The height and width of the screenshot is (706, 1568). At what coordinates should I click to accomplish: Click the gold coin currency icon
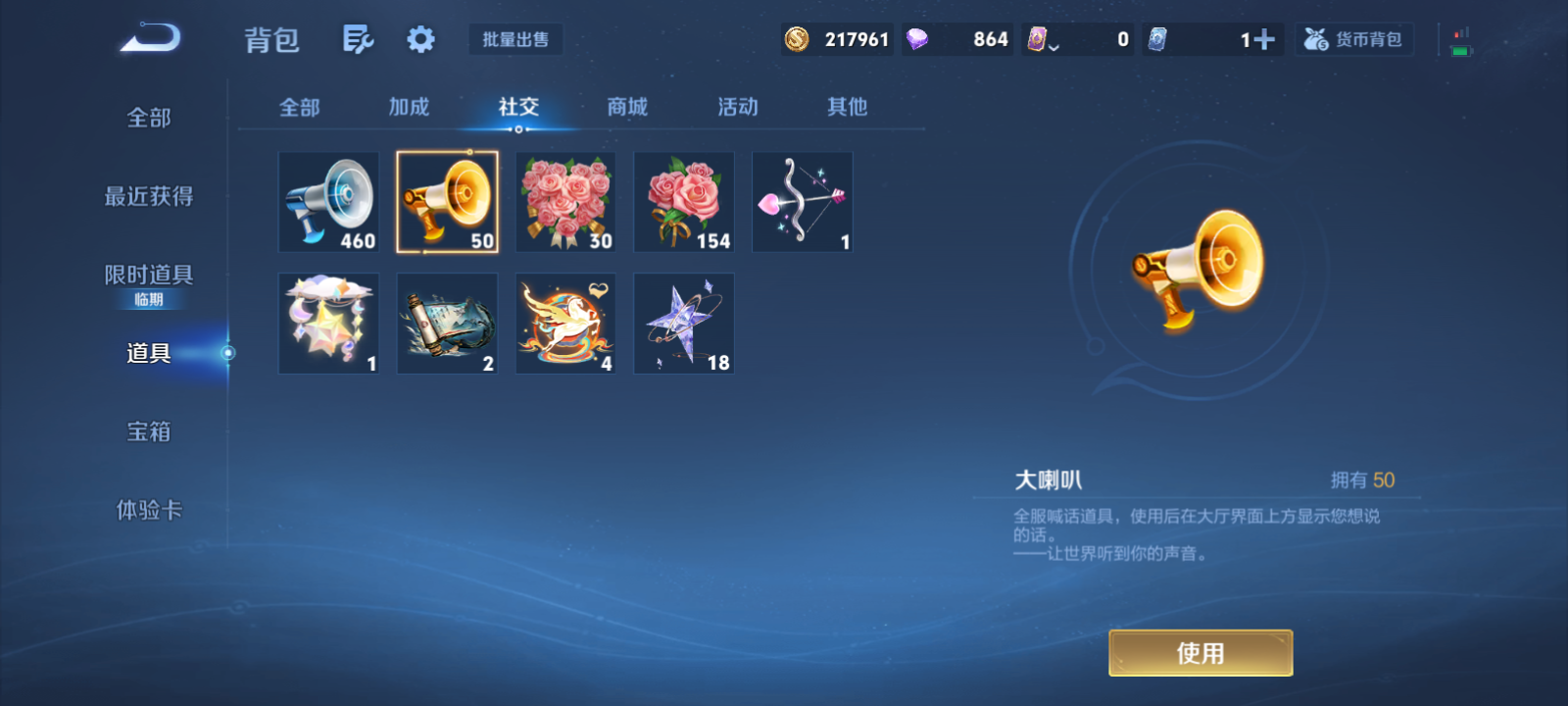point(799,39)
